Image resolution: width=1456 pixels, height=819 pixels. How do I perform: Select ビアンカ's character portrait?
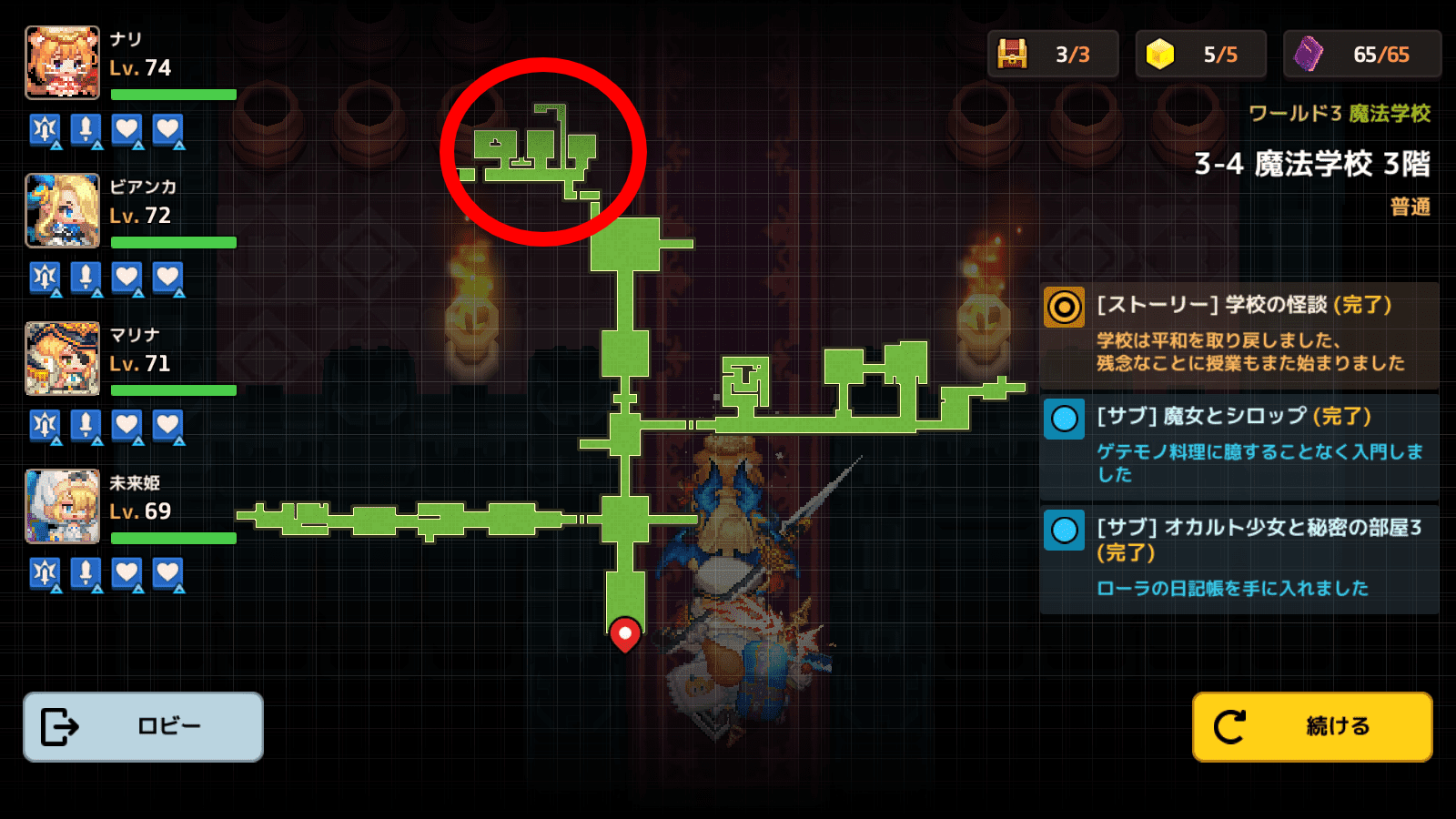pos(62,210)
